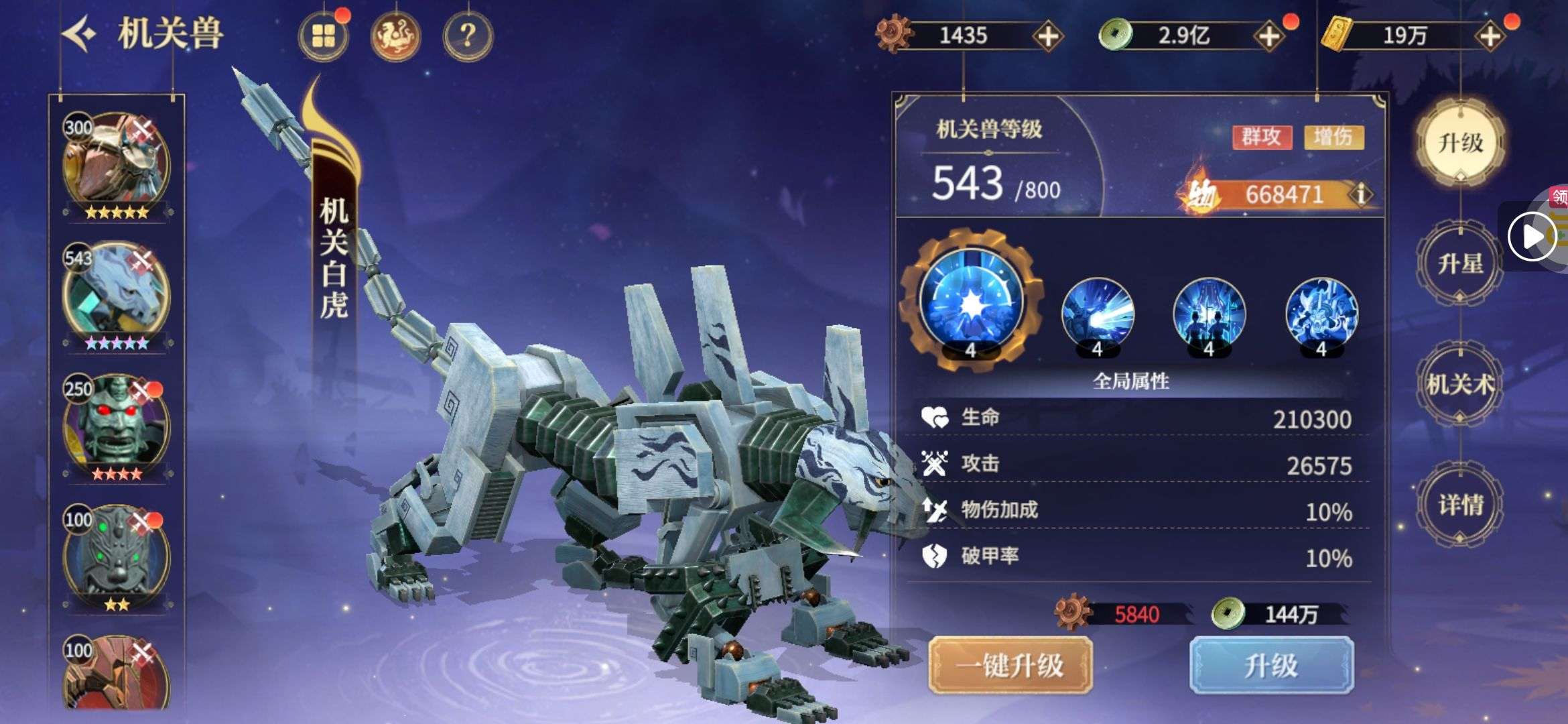The height and width of the screenshot is (724, 1568).
Task: Open the 机关术 tab
Action: click(x=1460, y=384)
